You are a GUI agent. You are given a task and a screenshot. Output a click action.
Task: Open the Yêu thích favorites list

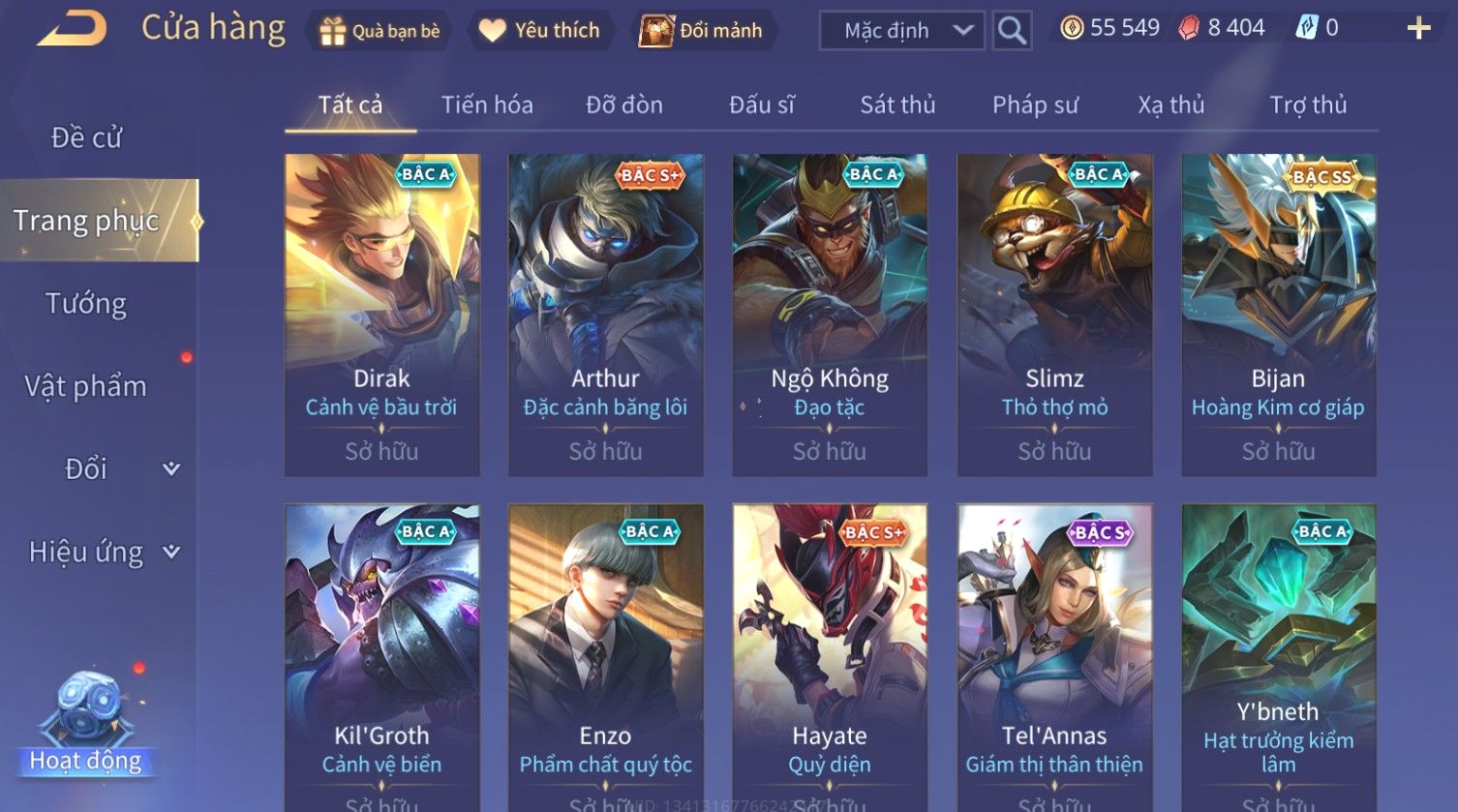point(539,31)
